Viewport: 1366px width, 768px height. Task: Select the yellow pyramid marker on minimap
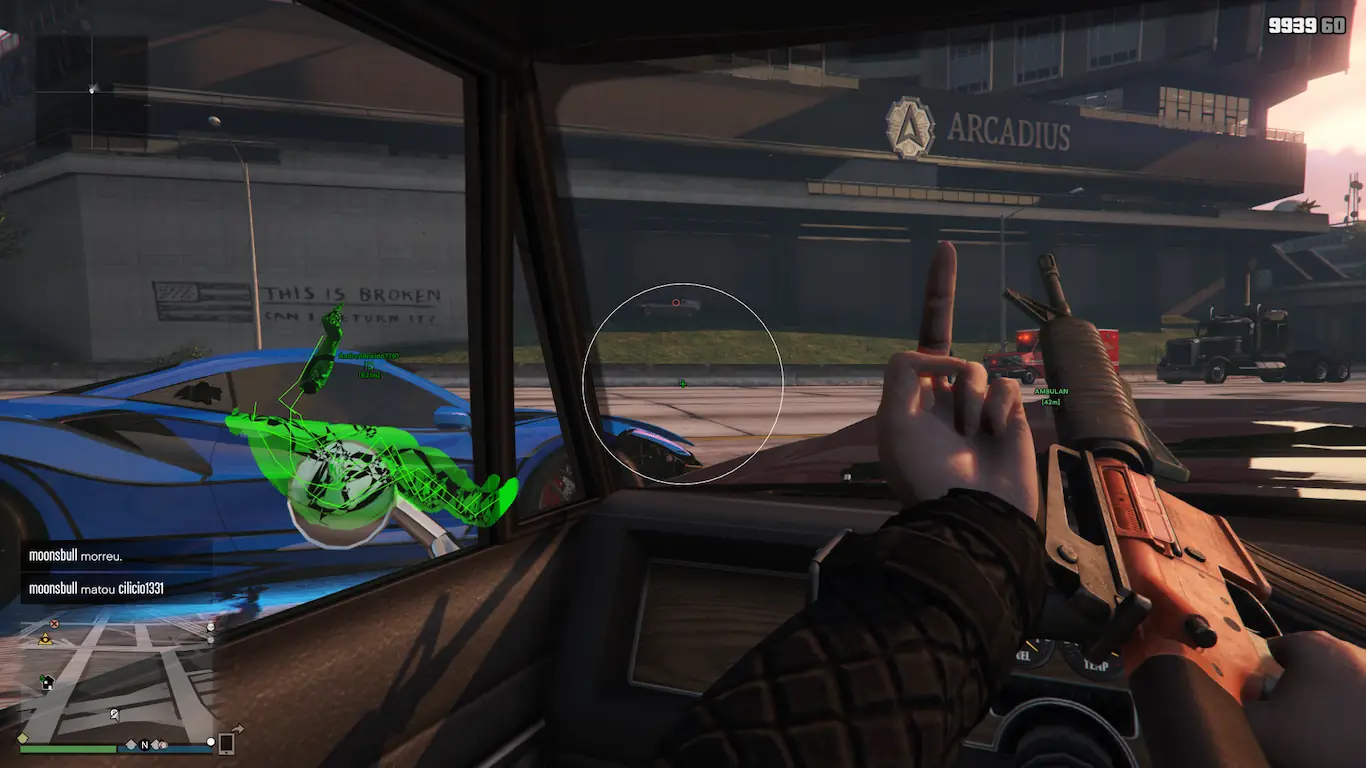(45, 638)
